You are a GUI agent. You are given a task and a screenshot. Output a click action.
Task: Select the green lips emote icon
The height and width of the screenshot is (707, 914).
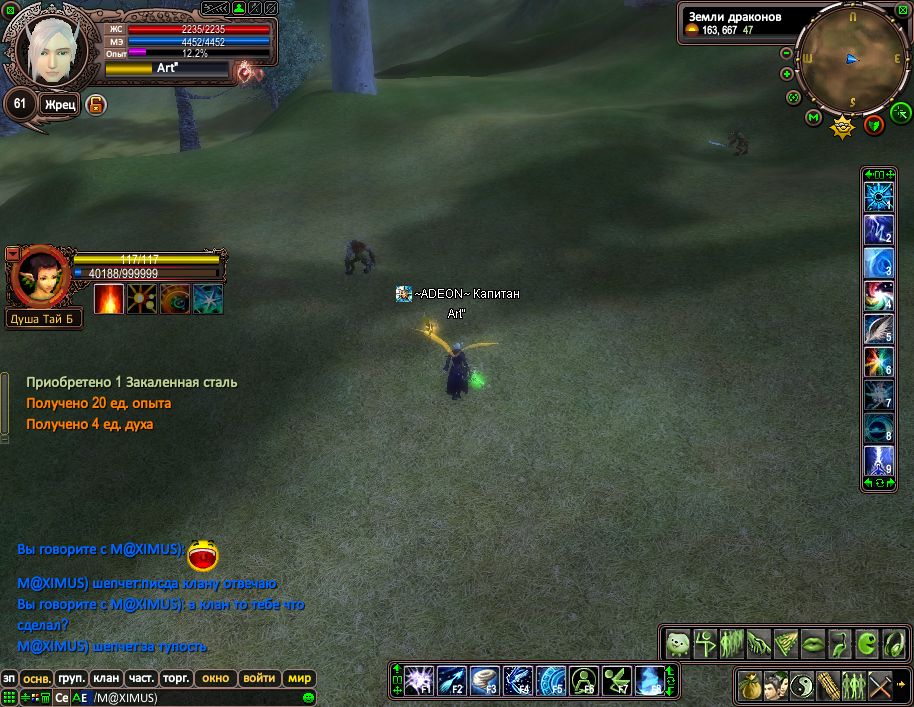pyautogui.click(x=815, y=641)
